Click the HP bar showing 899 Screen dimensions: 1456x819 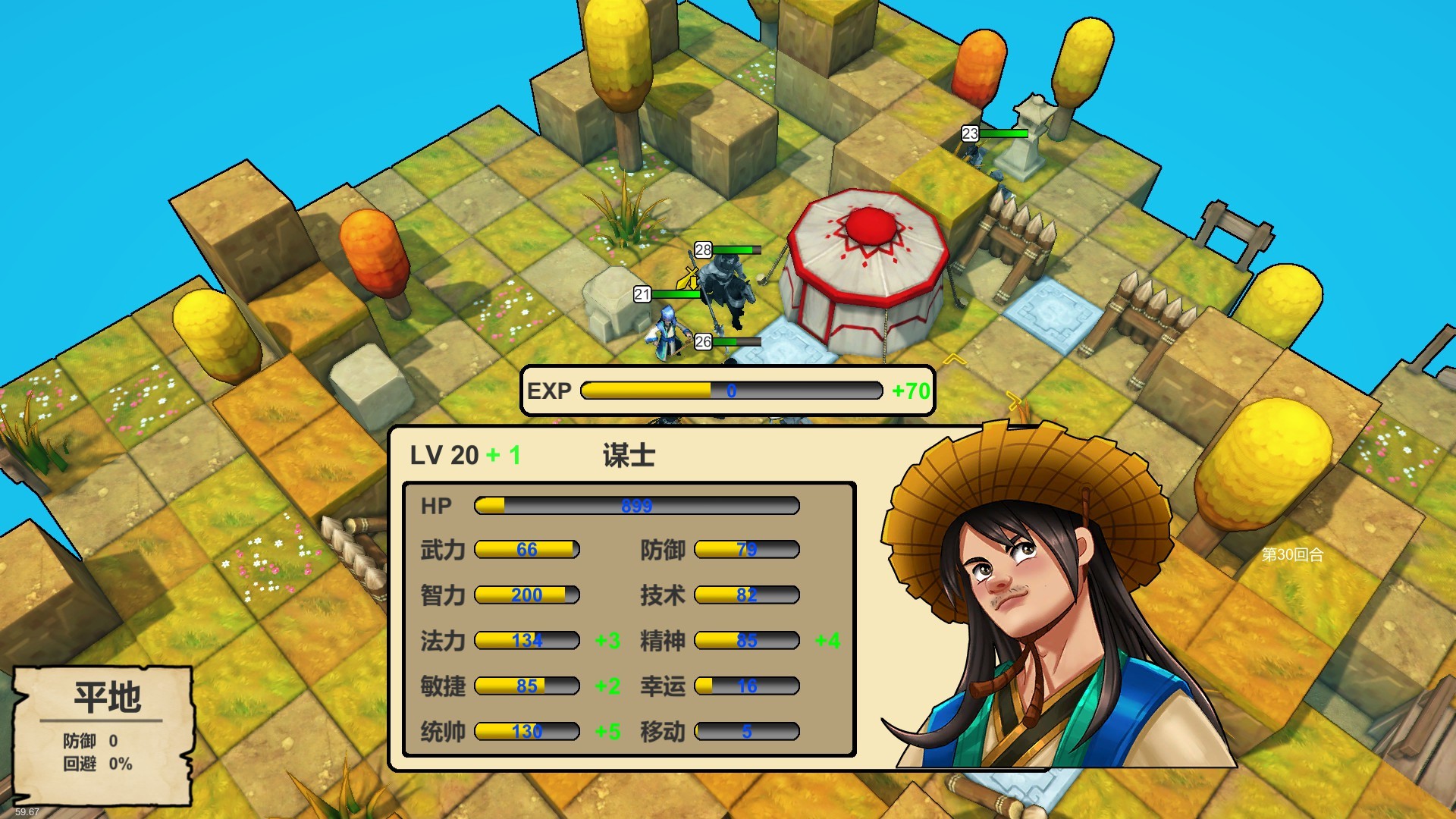point(635,504)
